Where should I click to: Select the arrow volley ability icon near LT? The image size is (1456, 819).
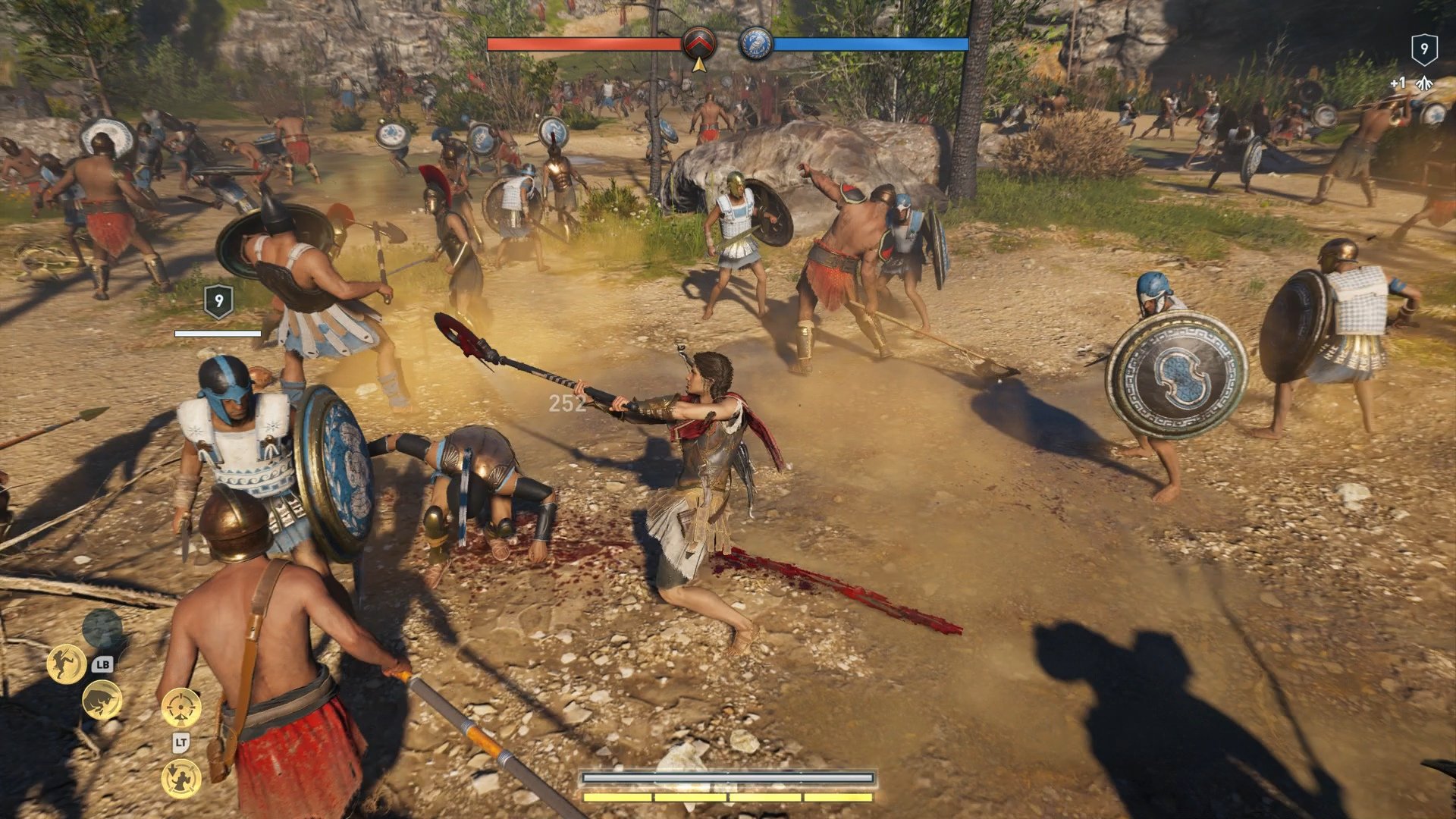pyautogui.click(x=180, y=779)
